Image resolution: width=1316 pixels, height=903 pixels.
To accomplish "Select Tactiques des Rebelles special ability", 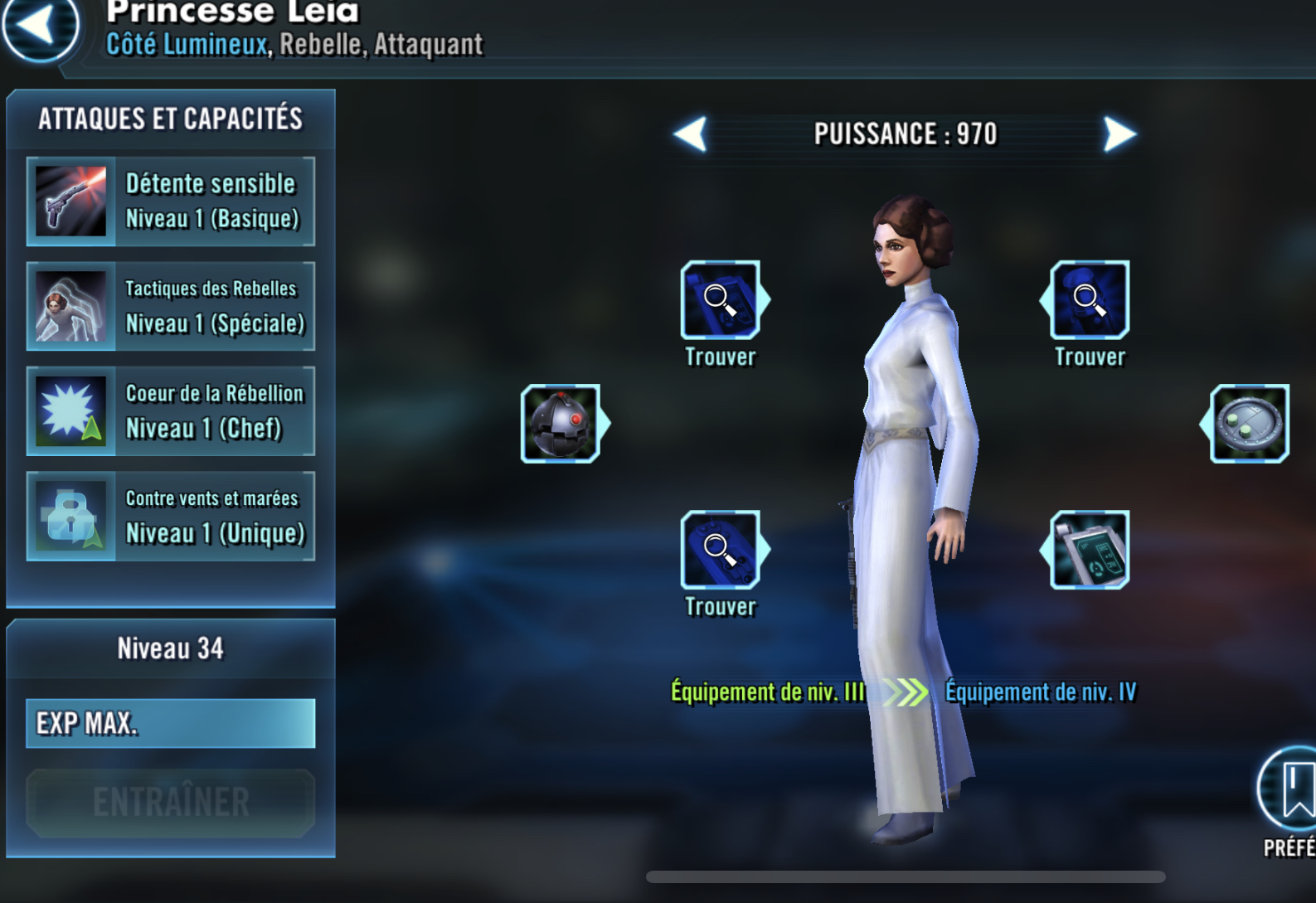I will (171, 307).
